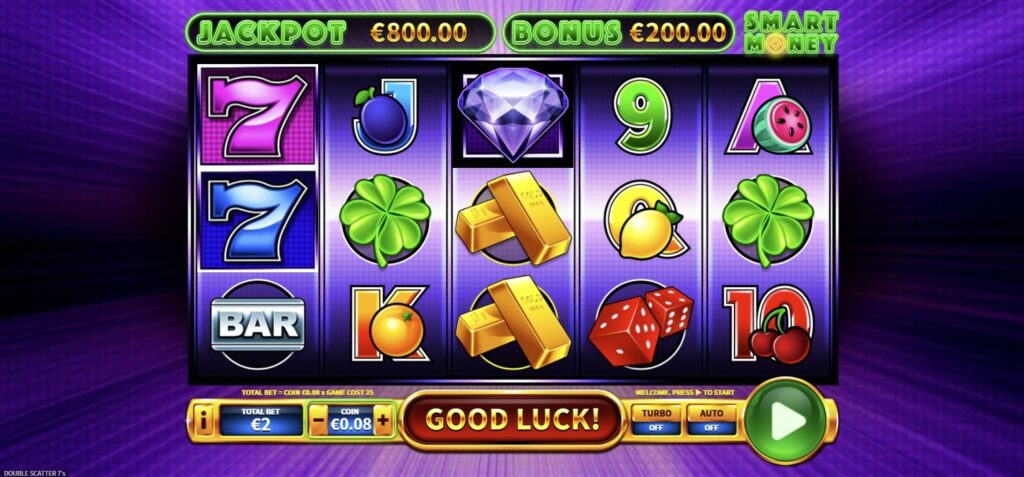Decrease the coin value with the minus button
This screenshot has height=477, width=1024.
[319, 421]
